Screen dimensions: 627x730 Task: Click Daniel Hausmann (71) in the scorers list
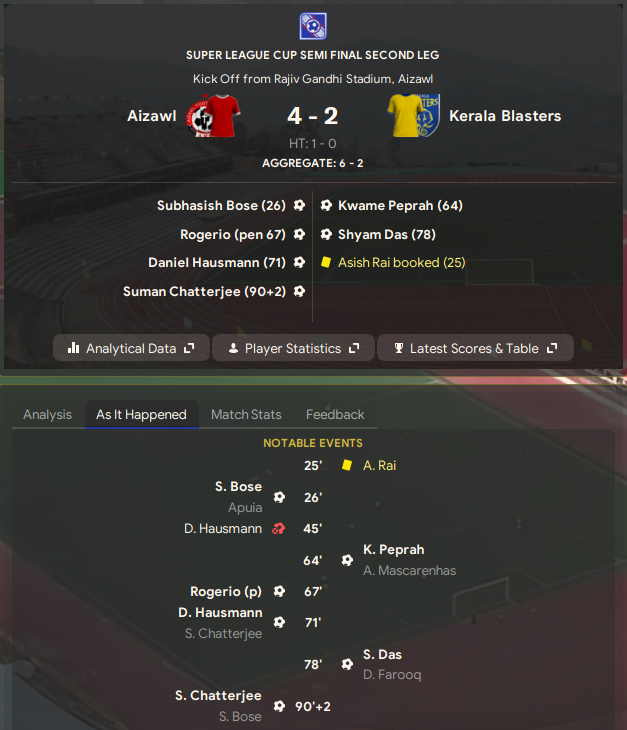point(217,262)
